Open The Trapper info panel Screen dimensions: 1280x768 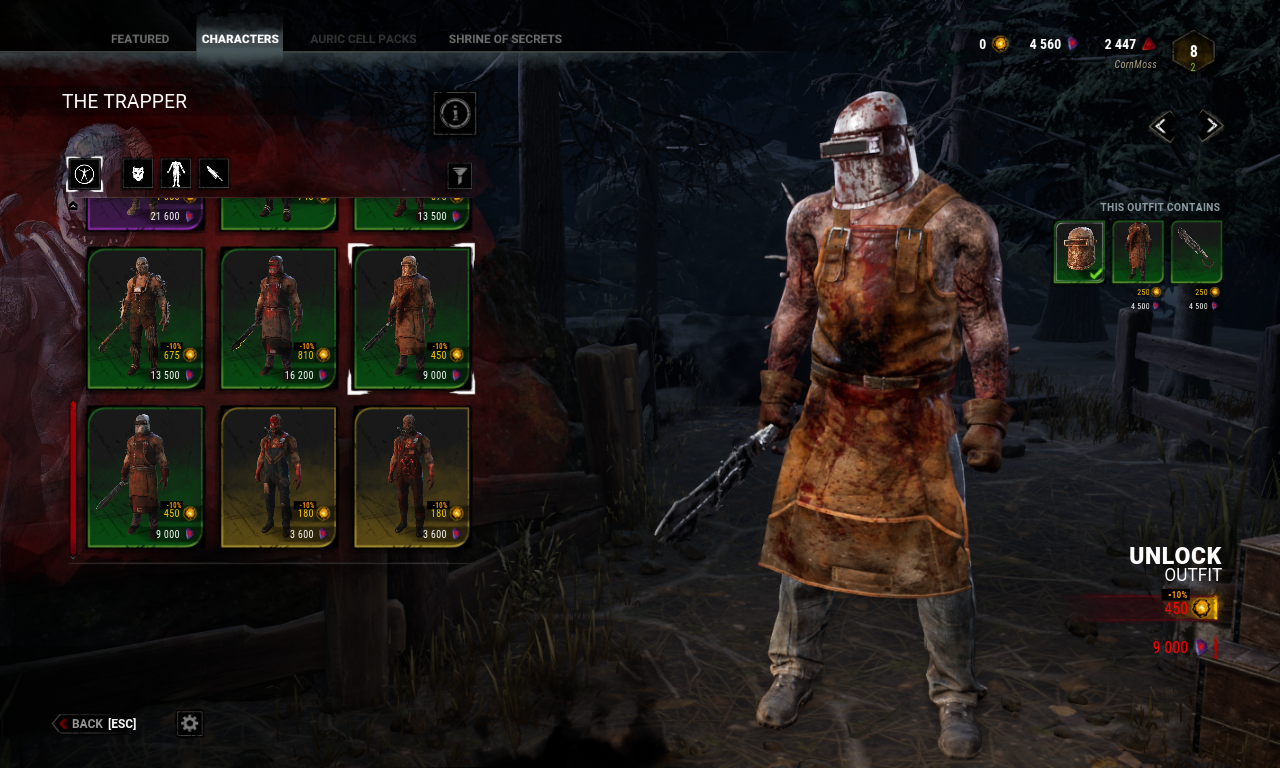[455, 113]
